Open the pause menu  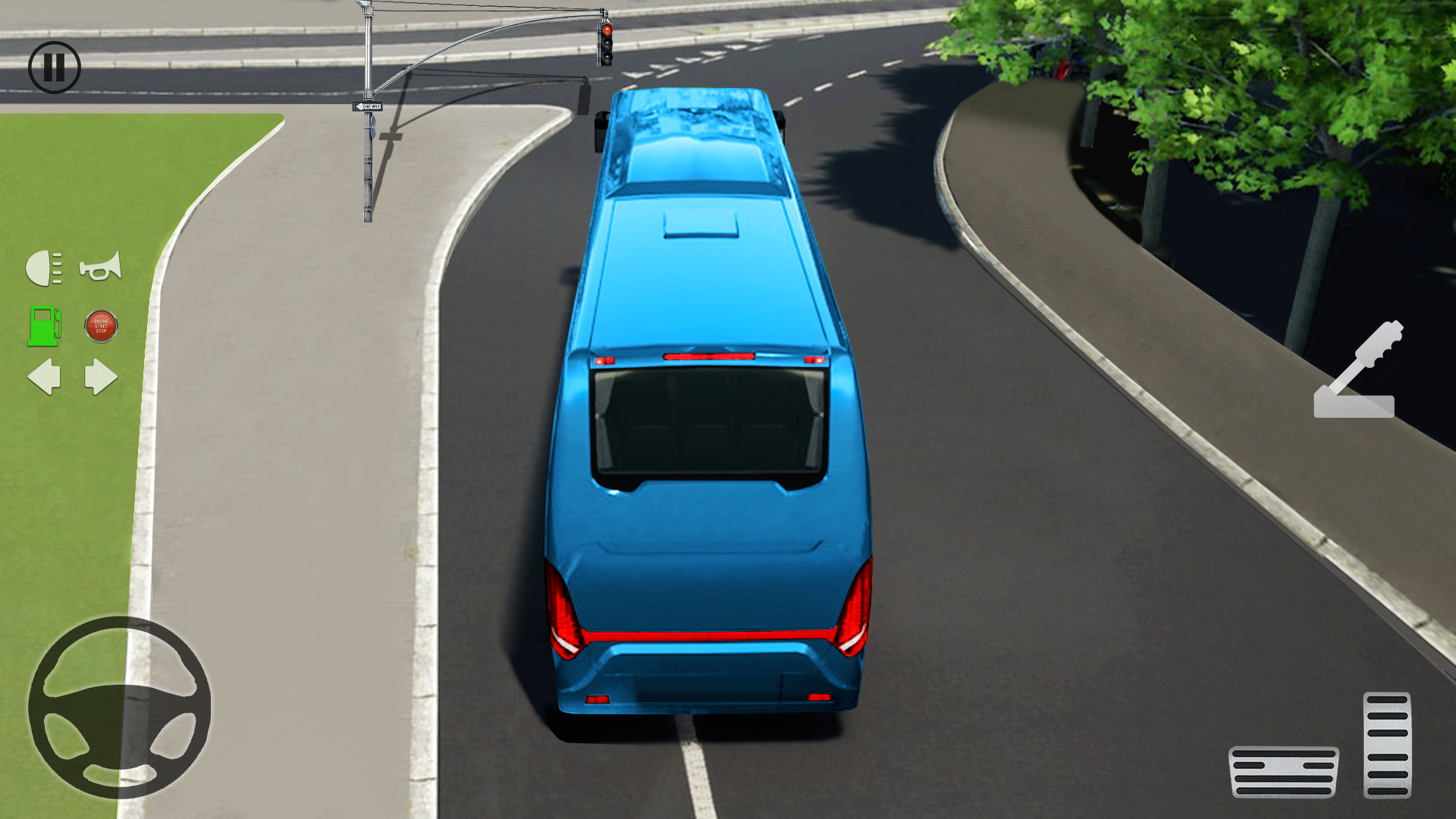(53, 67)
